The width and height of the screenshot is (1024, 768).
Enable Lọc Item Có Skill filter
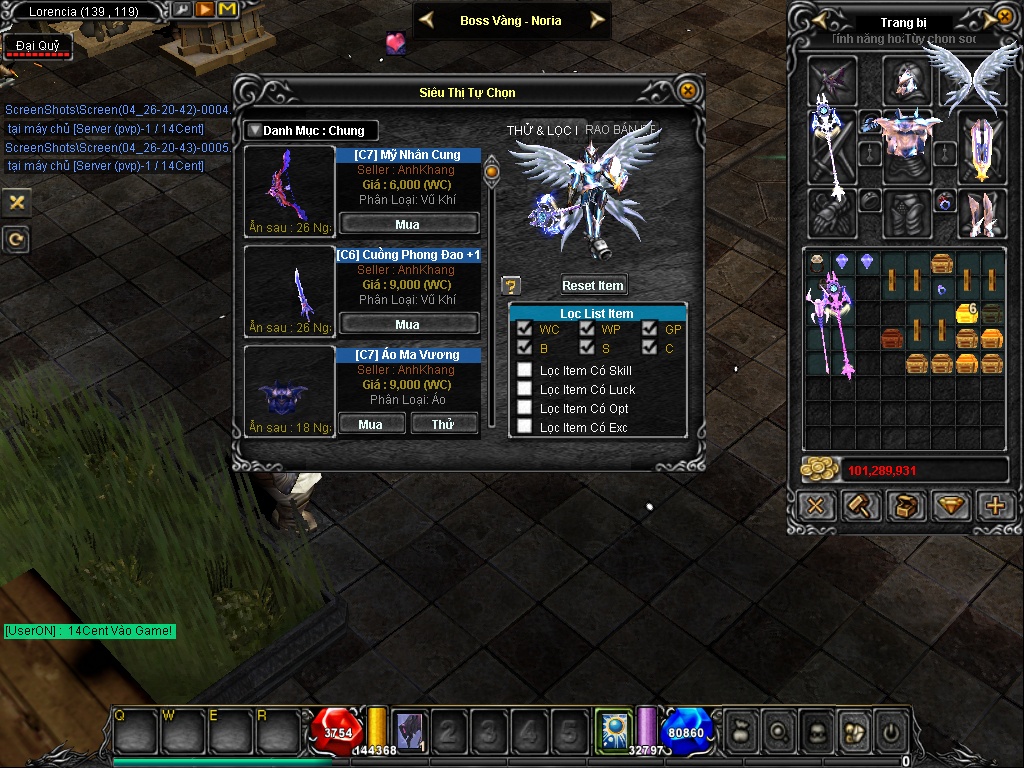(x=524, y=370)
